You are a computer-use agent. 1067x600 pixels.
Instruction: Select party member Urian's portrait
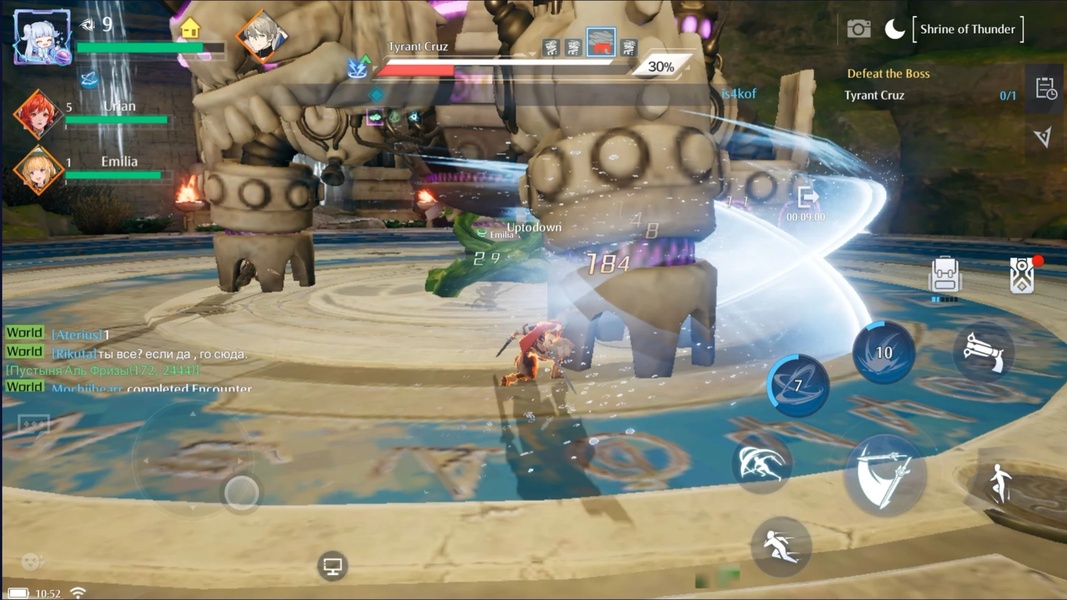pos(37,113)
